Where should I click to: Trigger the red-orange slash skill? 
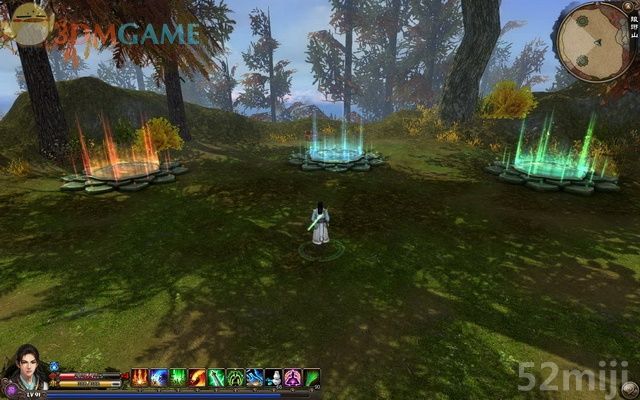(x=198, y=377)
